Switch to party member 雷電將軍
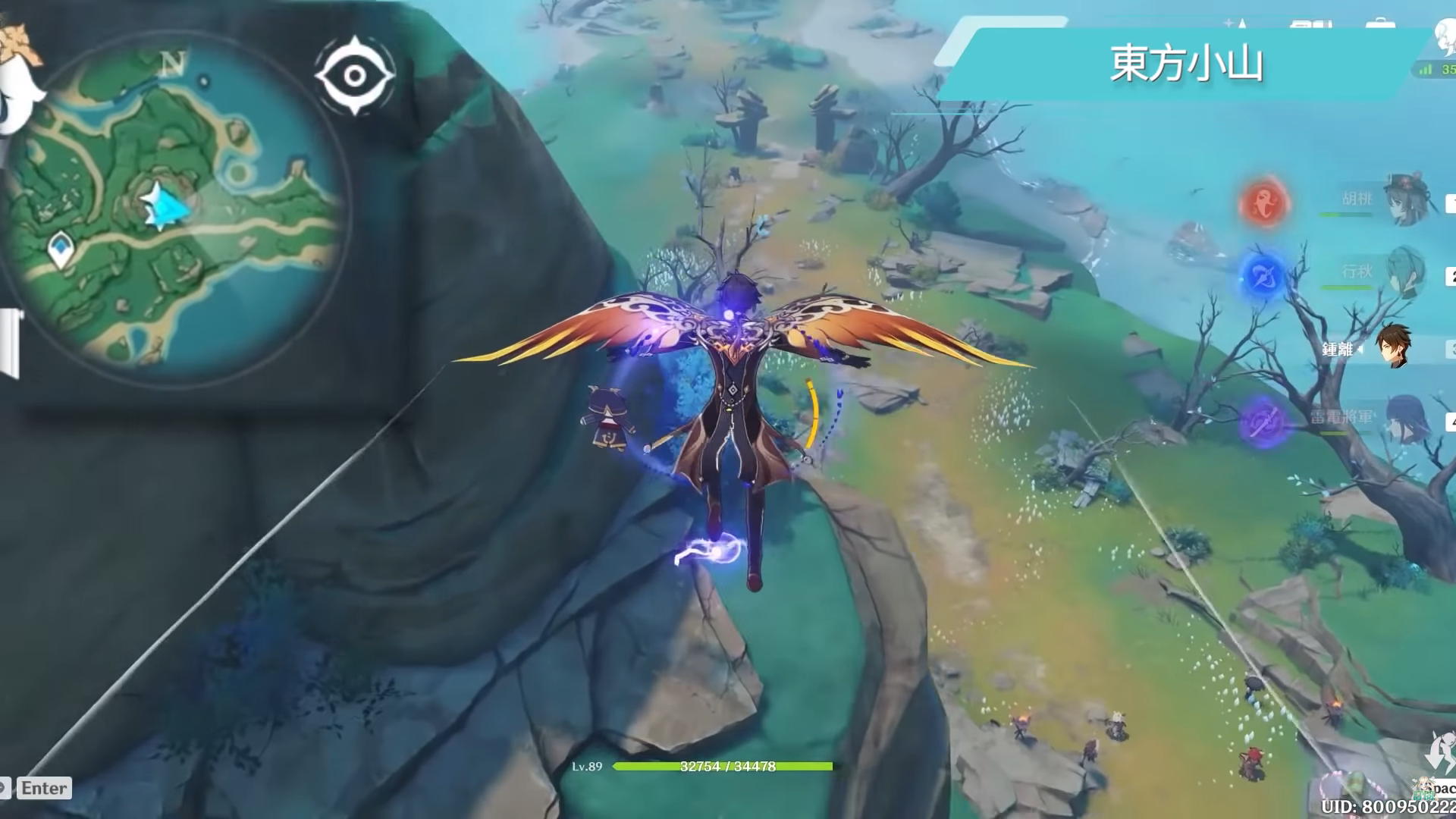Screen dimensions: 1456x819 pyautogui.click(x=1407, y=418)
